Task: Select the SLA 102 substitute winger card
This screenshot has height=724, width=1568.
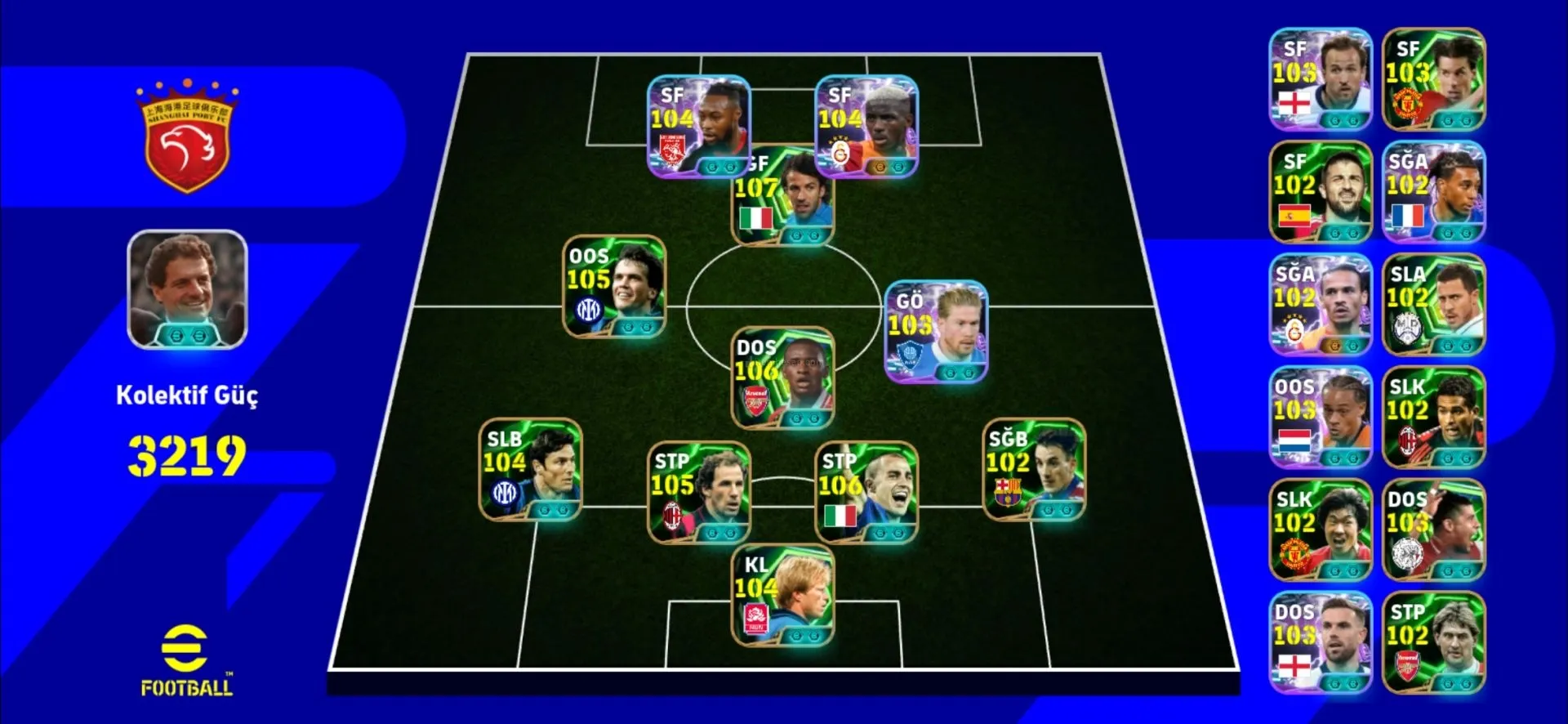Action: tap(1433, 305)
